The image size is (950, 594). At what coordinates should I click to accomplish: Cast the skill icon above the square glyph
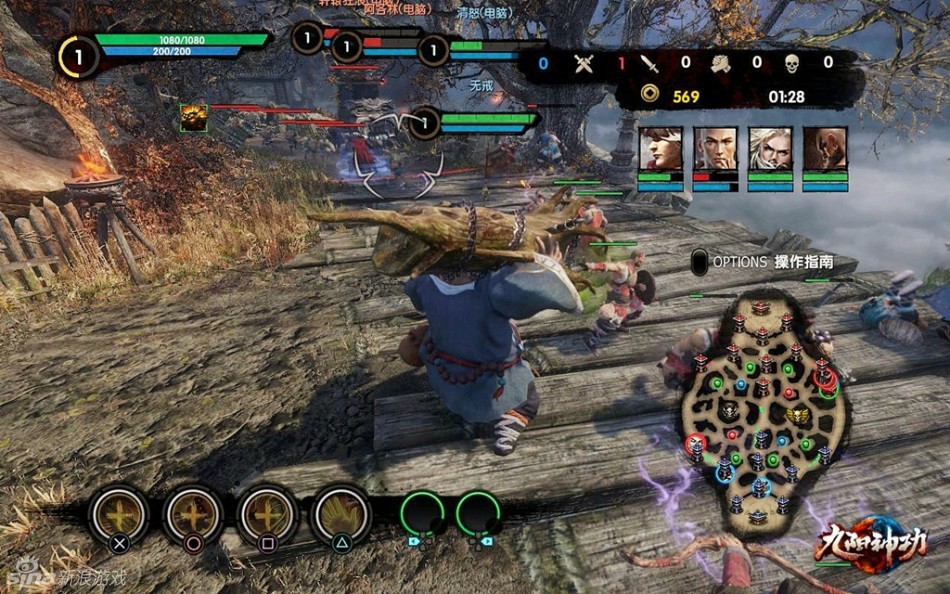[267, 514]
